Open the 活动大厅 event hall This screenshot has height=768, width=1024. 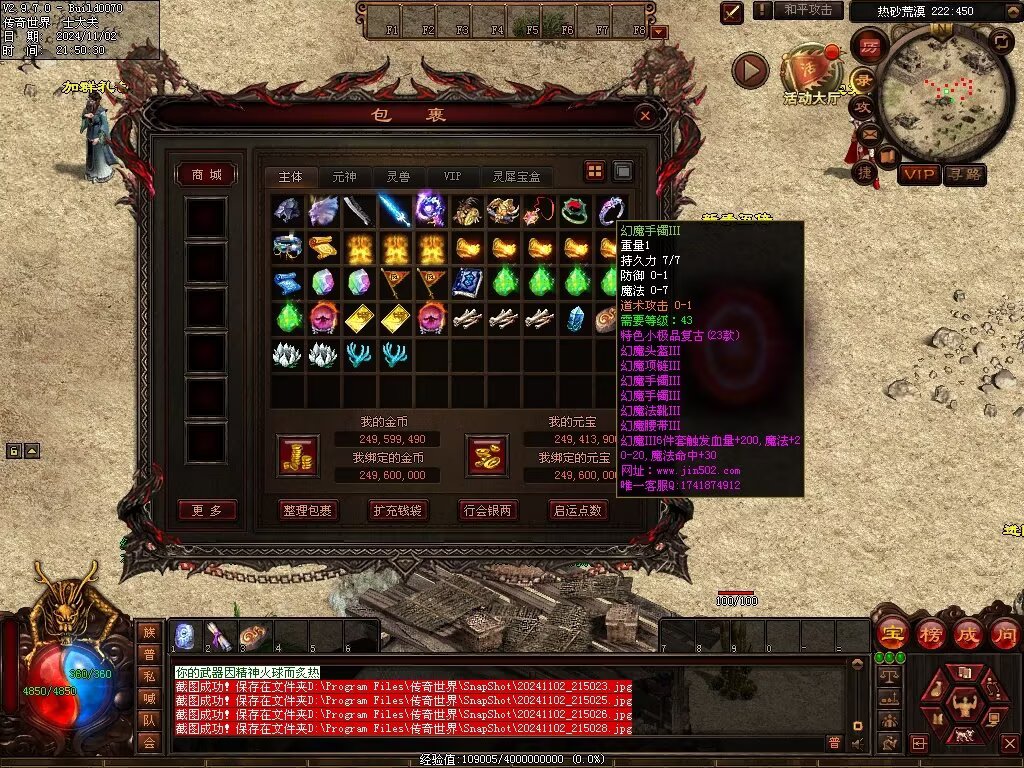pos(811,72)
